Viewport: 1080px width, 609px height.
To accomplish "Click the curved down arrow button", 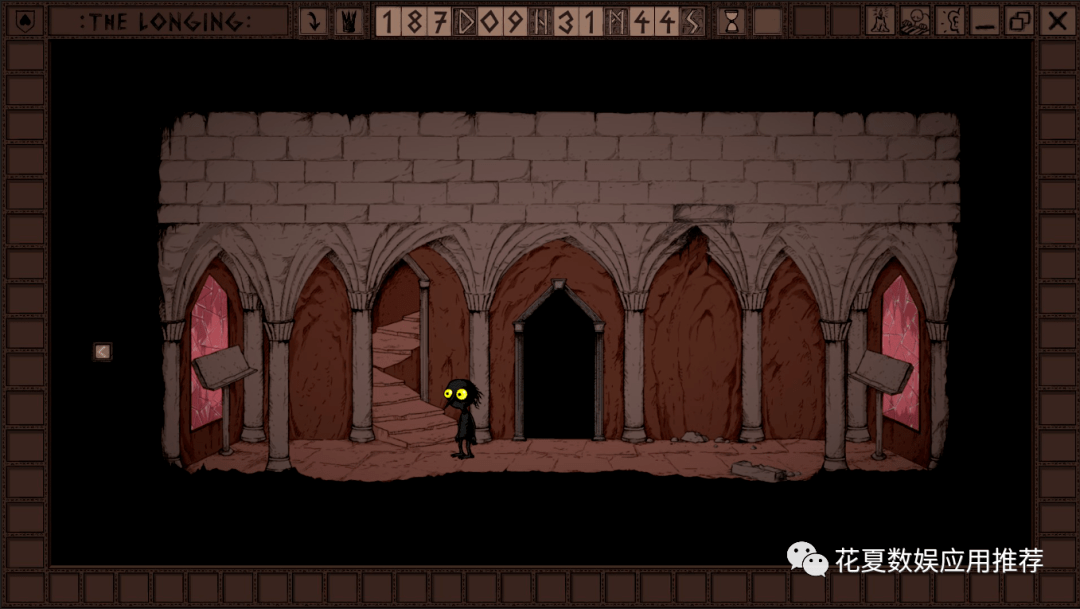I will tap(313, 21).
